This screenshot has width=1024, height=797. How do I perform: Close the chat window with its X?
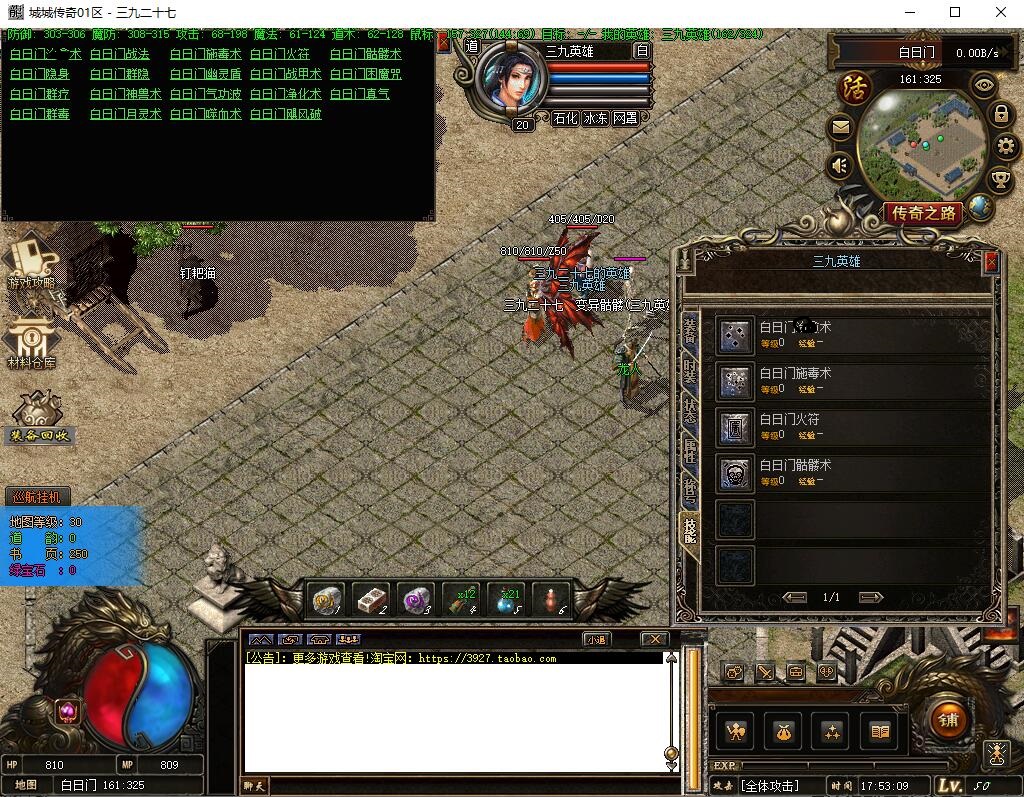tap(654, 639)
